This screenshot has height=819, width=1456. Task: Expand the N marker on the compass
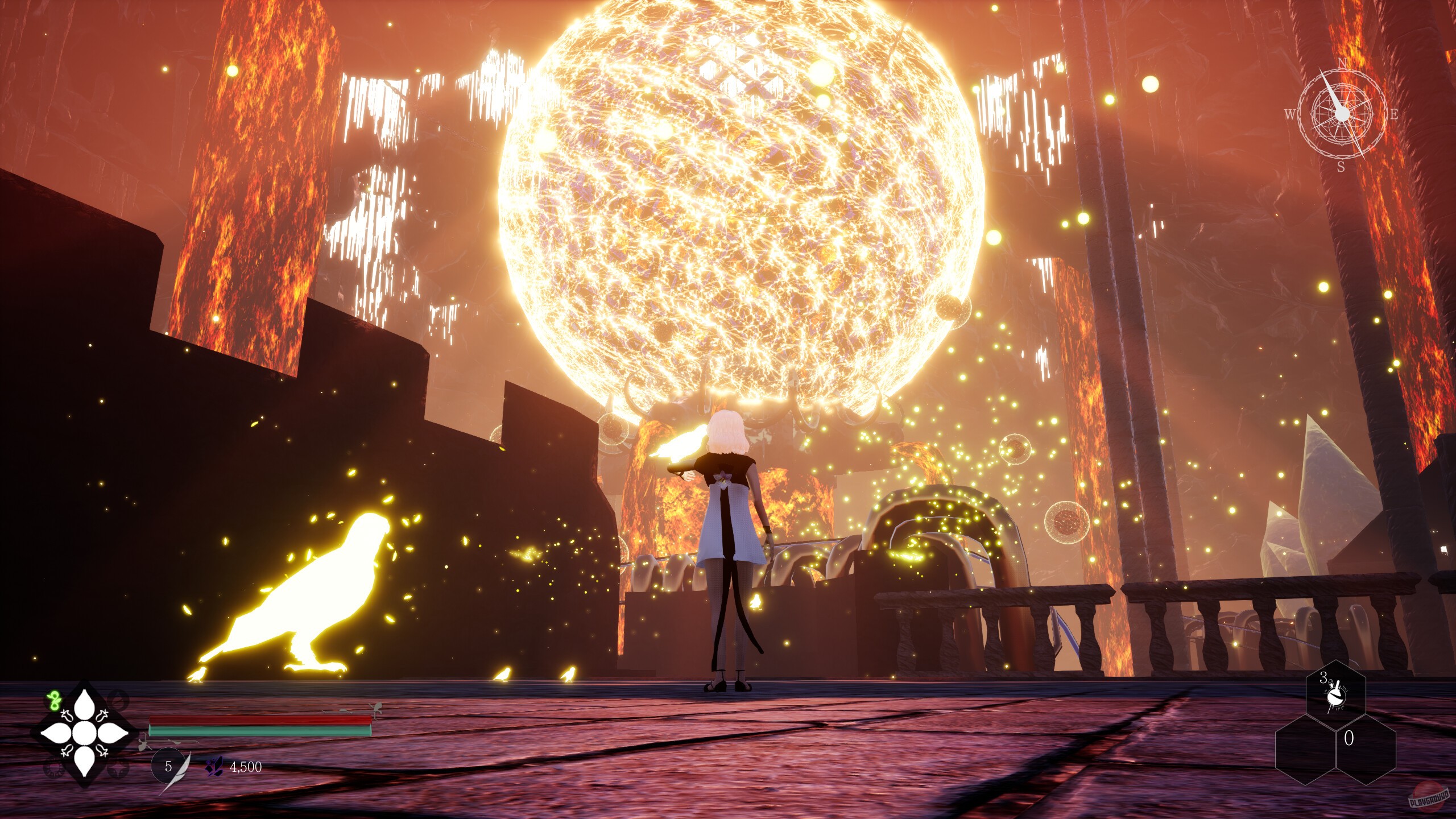click(x=1343, y=63)
